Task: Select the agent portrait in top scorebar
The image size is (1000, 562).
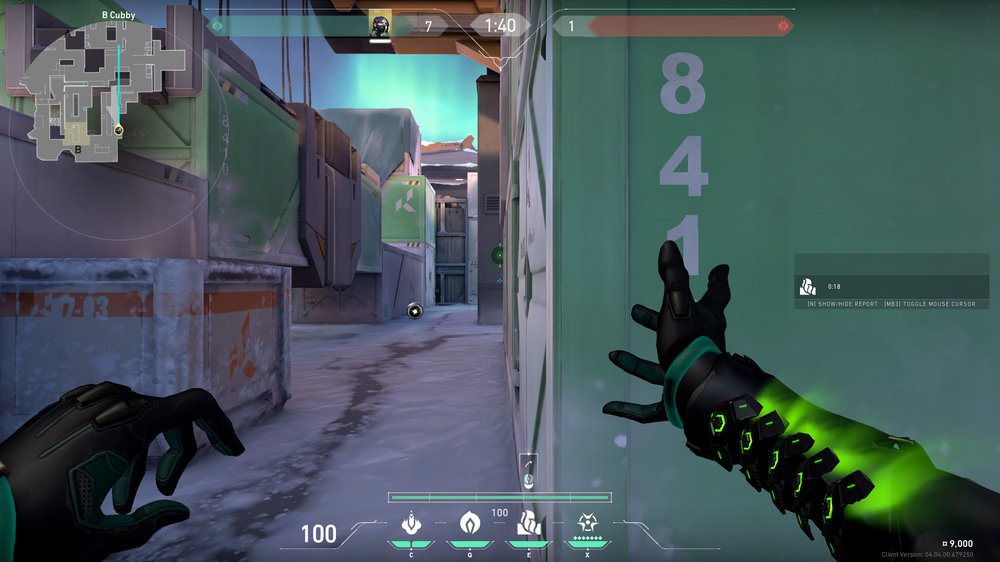Action: pos(379,25)
